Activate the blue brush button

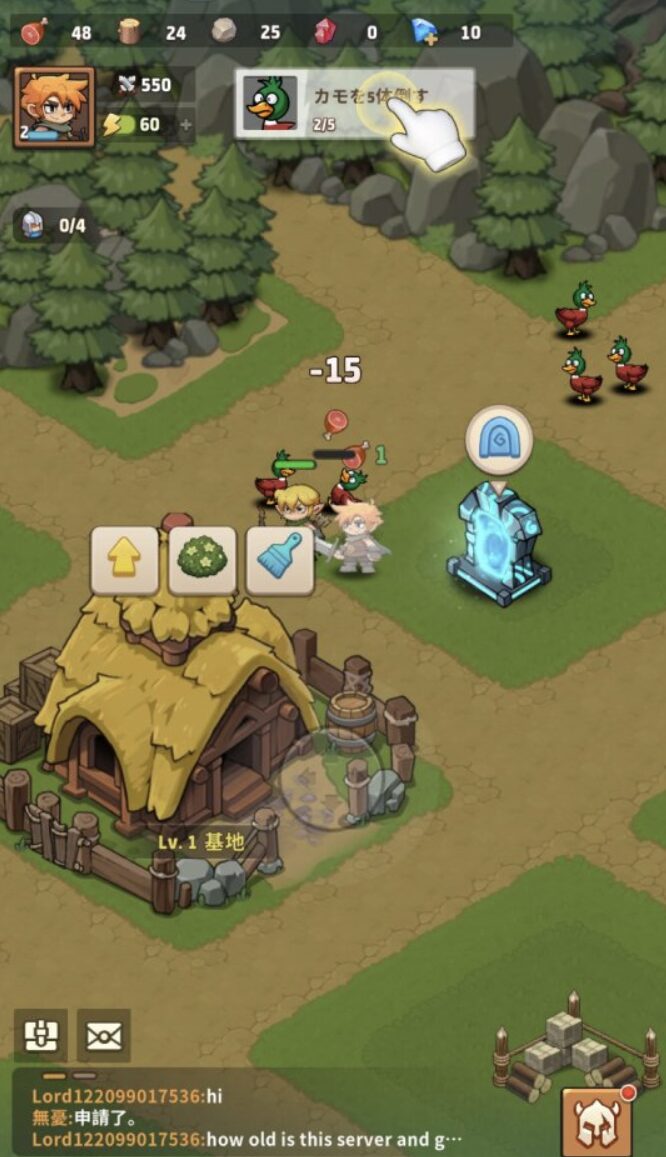[x=279, y=560]
